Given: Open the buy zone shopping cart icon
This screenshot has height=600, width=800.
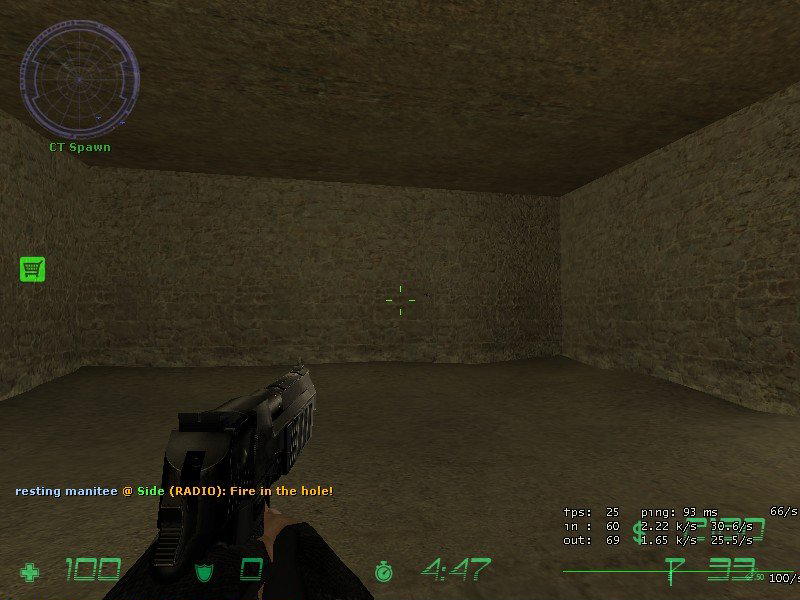Looking at the screenshot, I should [33, 268].
